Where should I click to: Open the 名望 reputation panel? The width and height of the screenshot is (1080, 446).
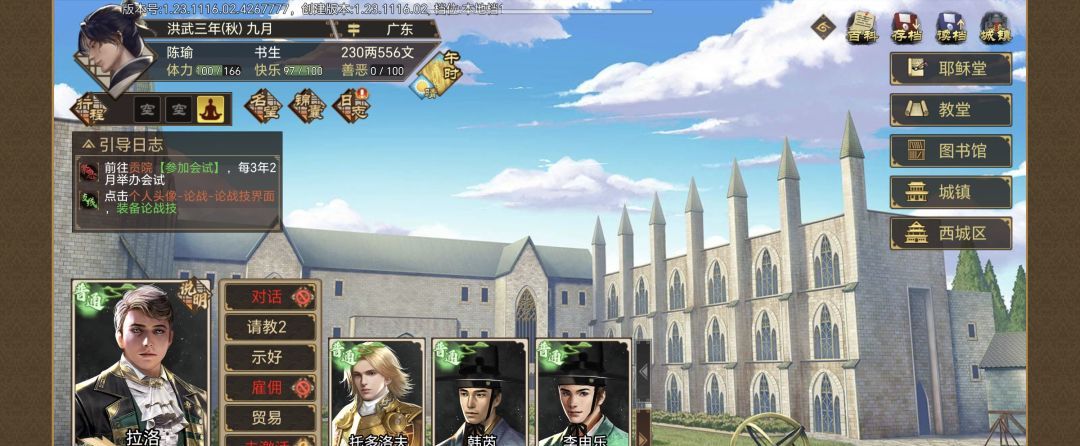pyautogui.click(x=263, y=105)
